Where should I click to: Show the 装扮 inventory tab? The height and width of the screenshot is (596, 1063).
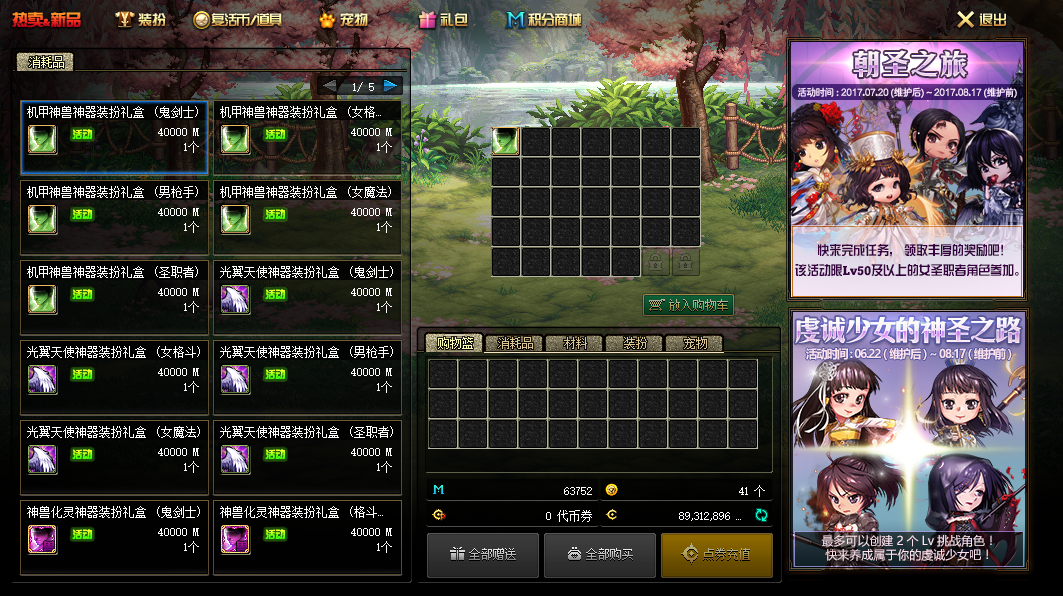(x=635, y=343)
